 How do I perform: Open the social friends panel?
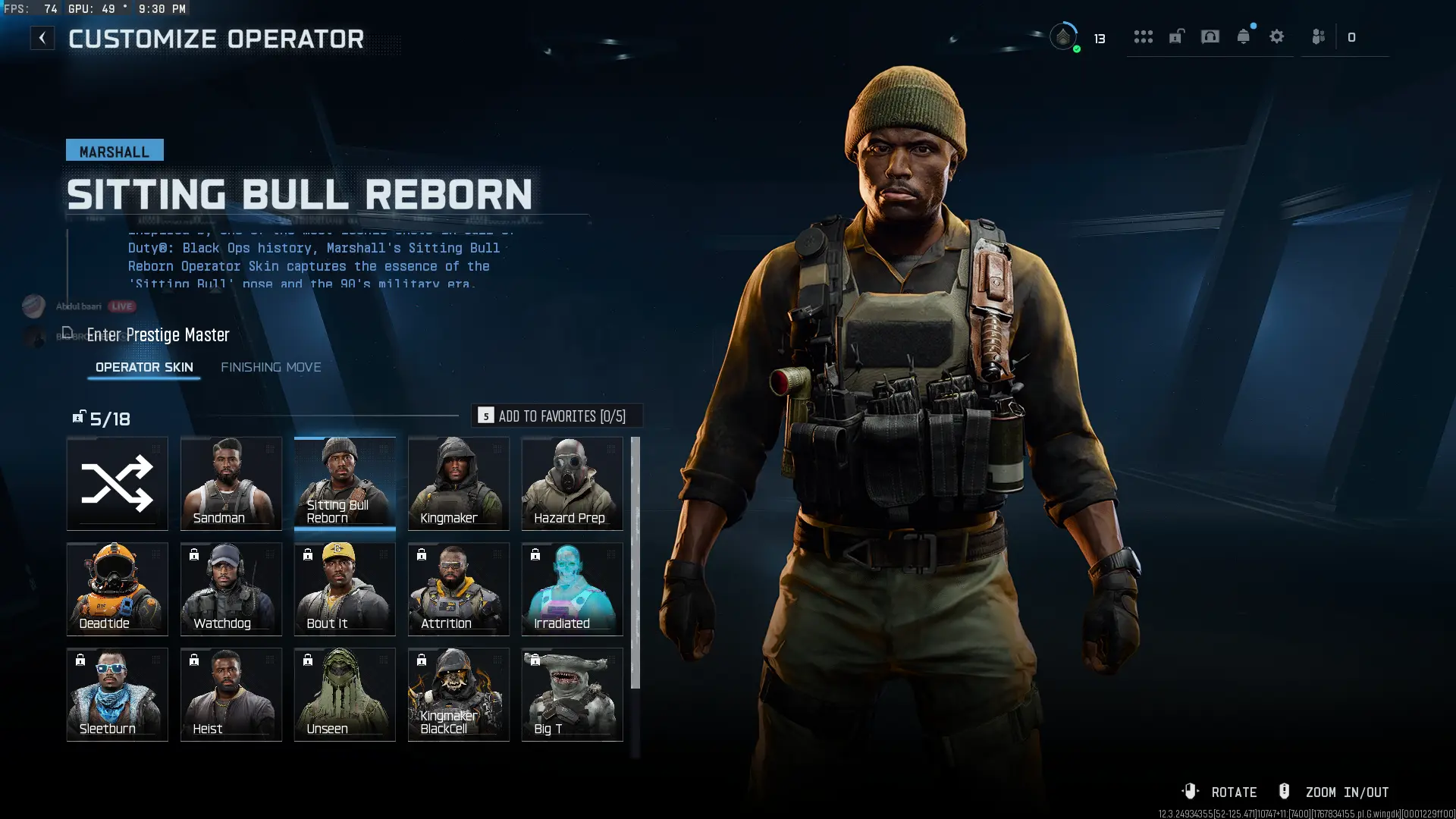(x=1317, y=36)
